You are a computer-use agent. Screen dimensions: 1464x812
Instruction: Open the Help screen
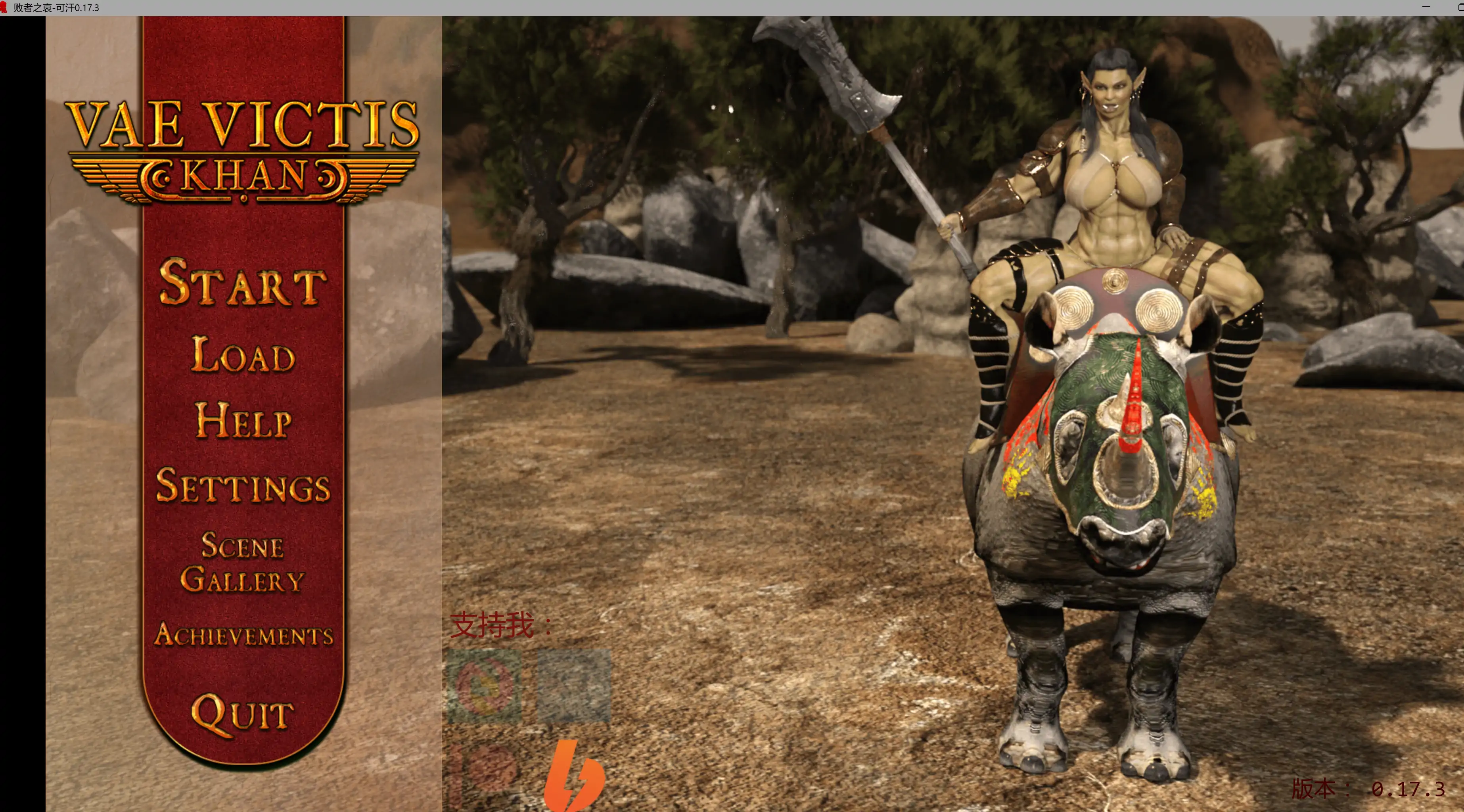click(x=243, y=421)
